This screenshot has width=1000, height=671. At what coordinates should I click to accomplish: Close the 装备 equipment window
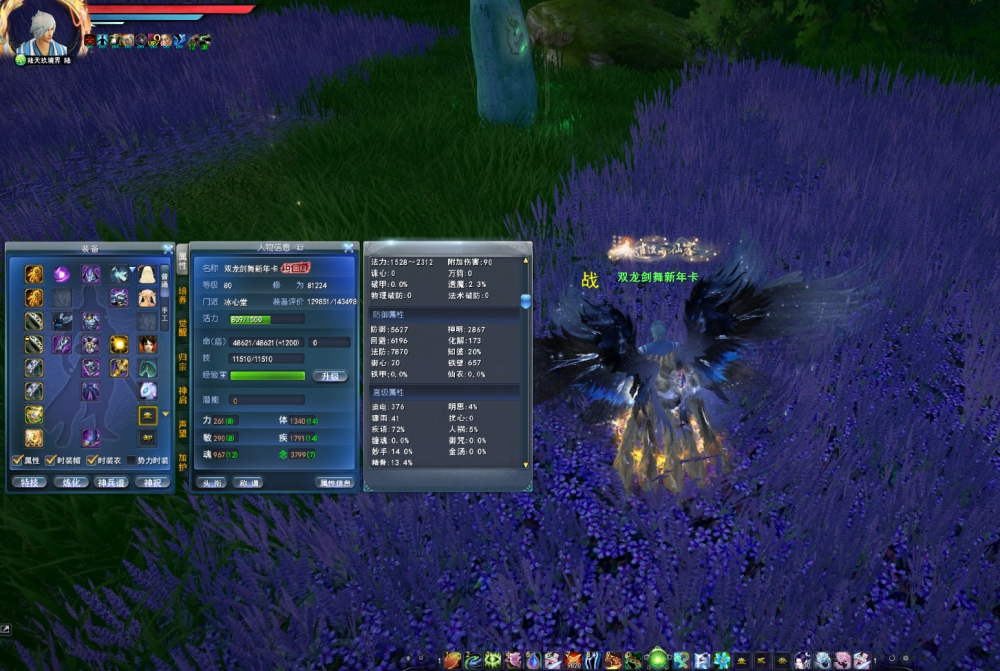pyautogui.click(x=168, y=248)
